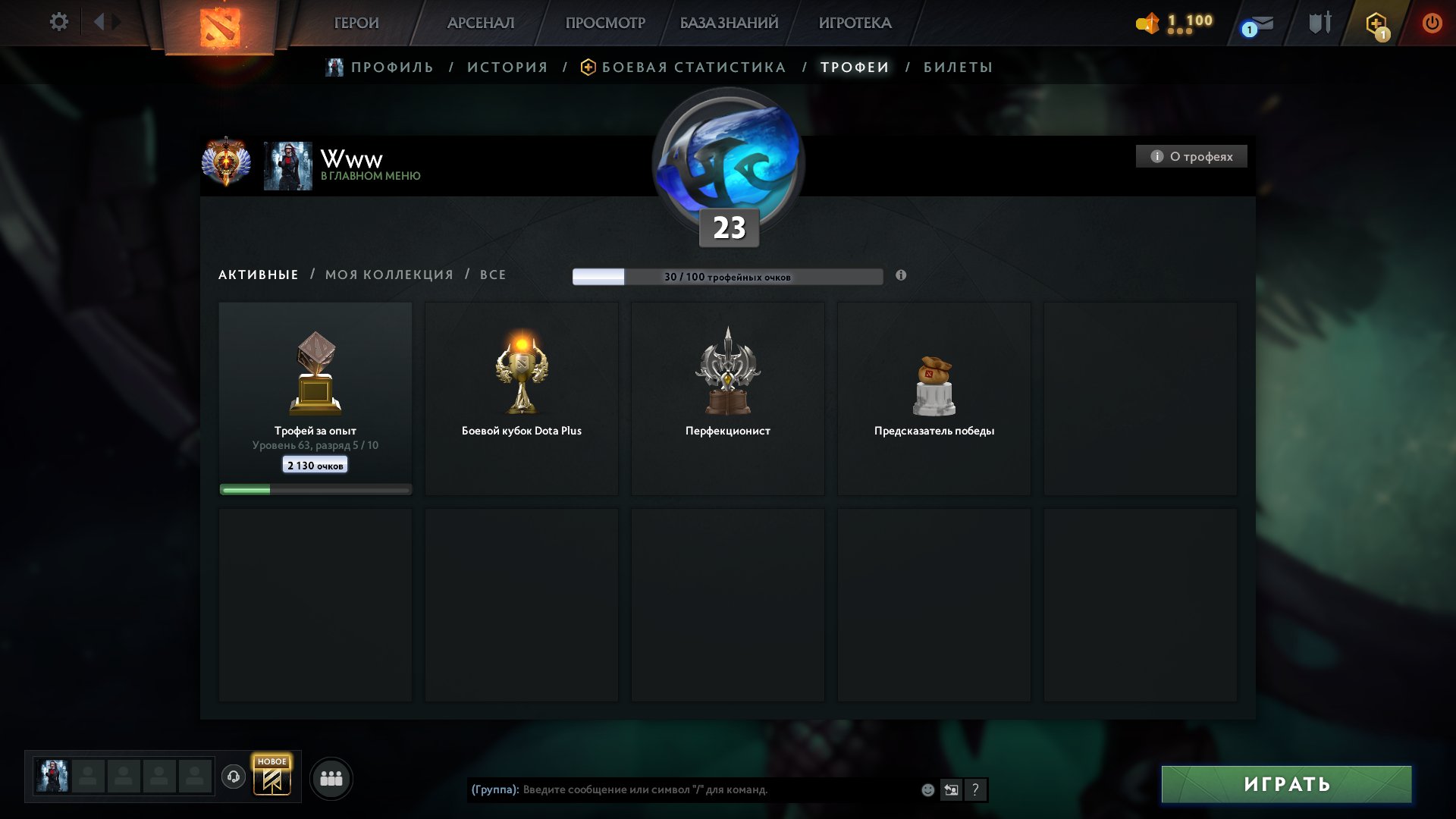Open the Боевая статистика tab
The image size is (1456, 819).
point(693,67)
